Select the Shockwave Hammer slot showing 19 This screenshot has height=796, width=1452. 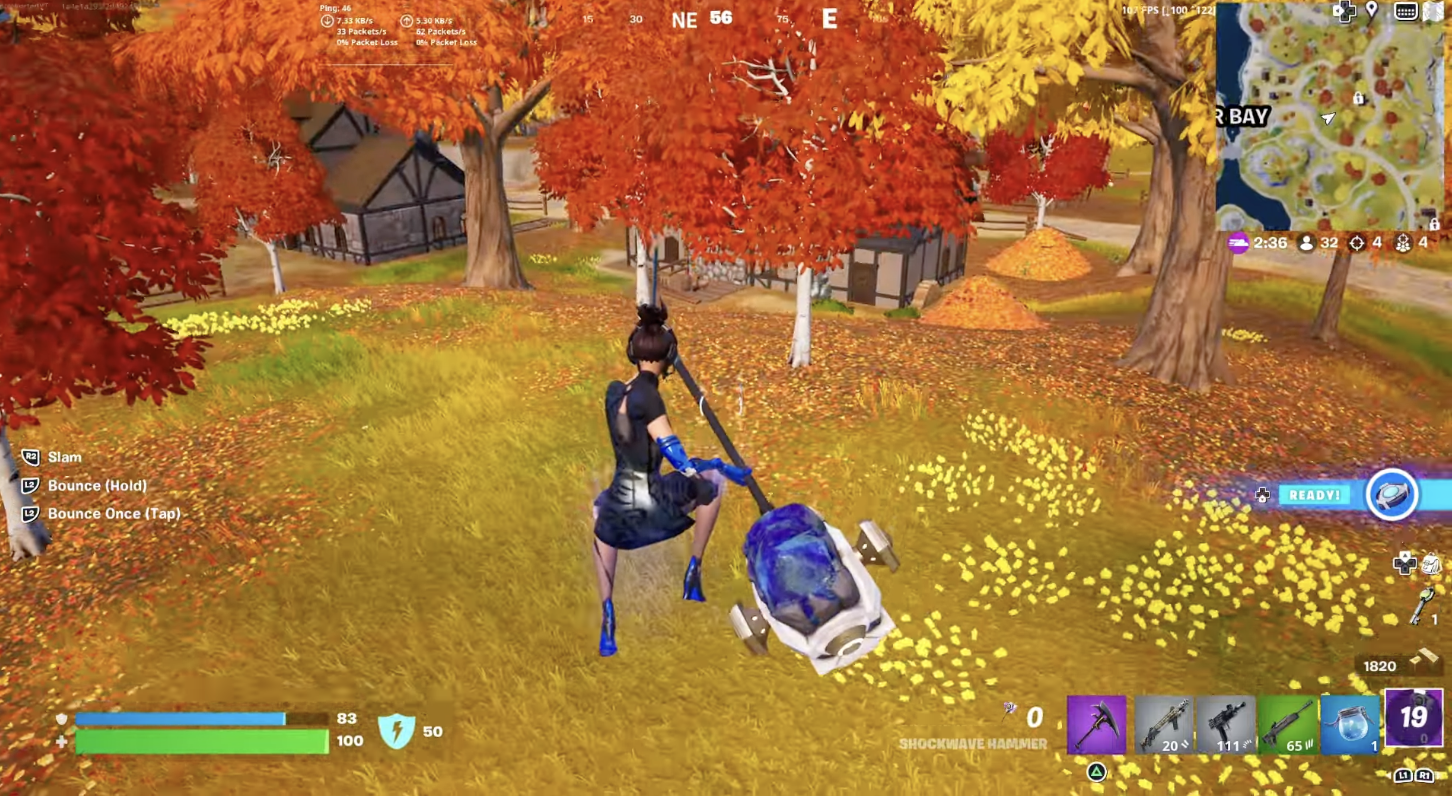[1414, 718]
